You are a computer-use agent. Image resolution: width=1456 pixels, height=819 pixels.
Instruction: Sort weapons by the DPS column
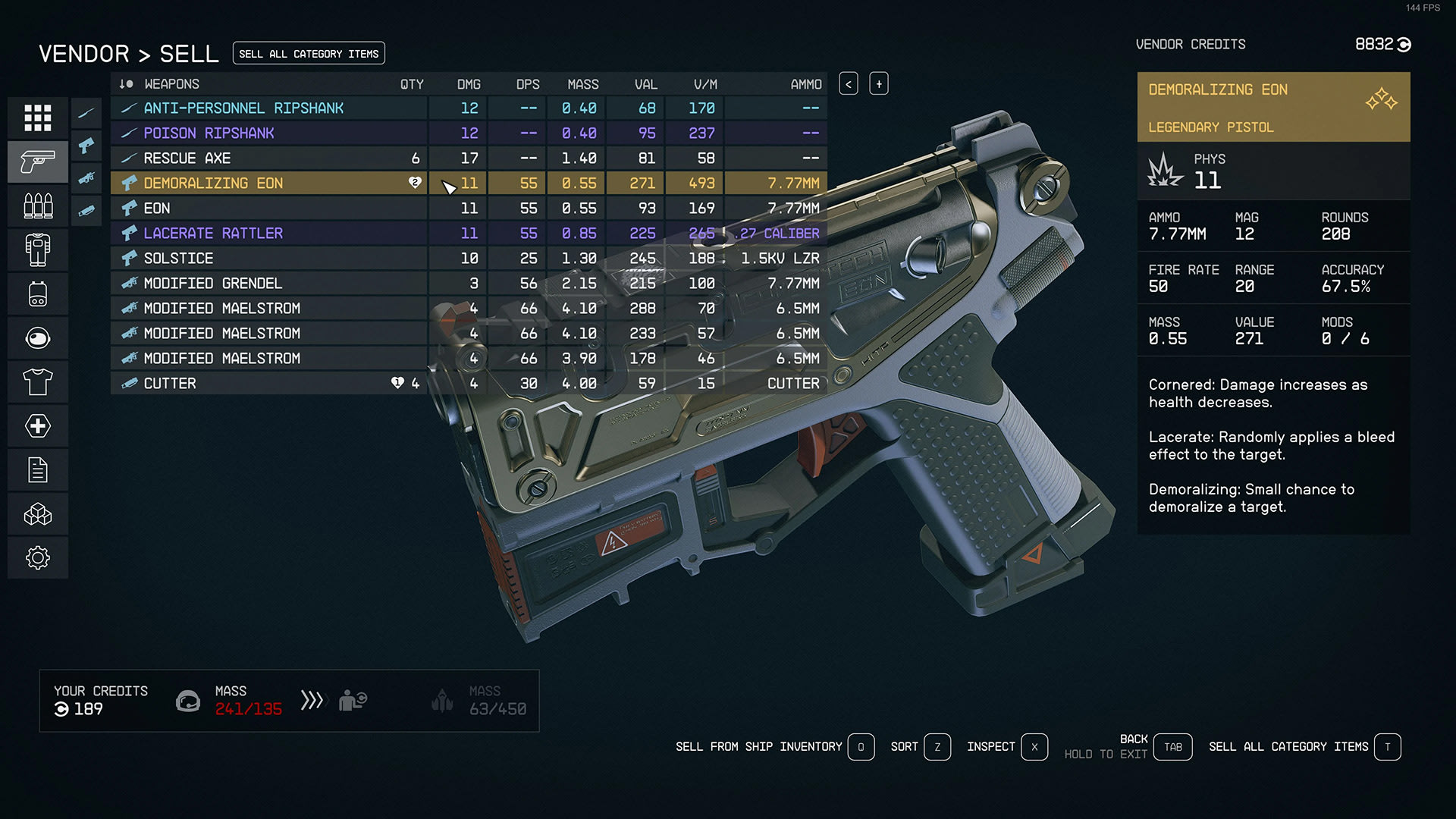528,84
